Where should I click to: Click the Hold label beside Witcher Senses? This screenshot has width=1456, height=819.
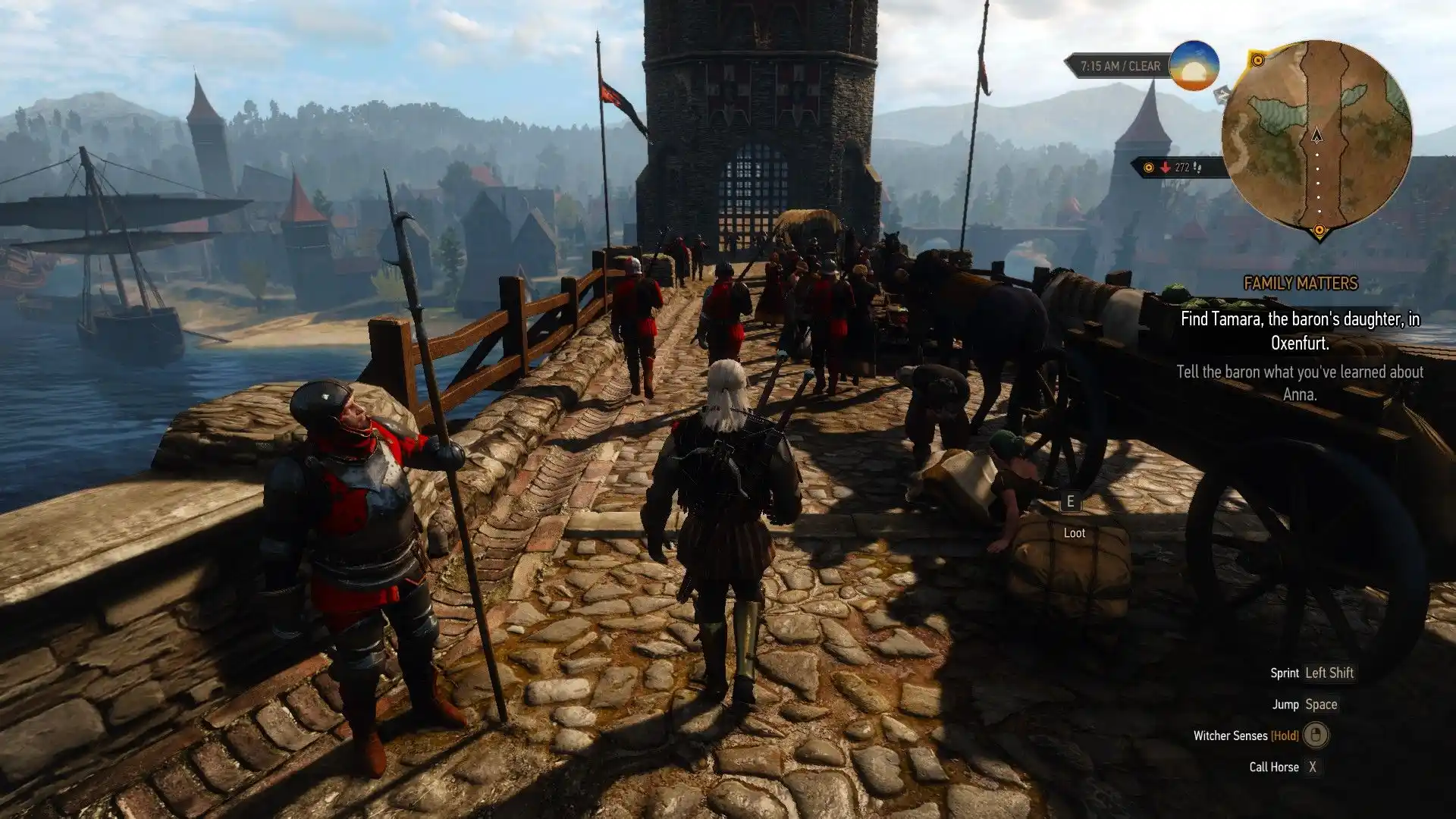click(1284, 736)
